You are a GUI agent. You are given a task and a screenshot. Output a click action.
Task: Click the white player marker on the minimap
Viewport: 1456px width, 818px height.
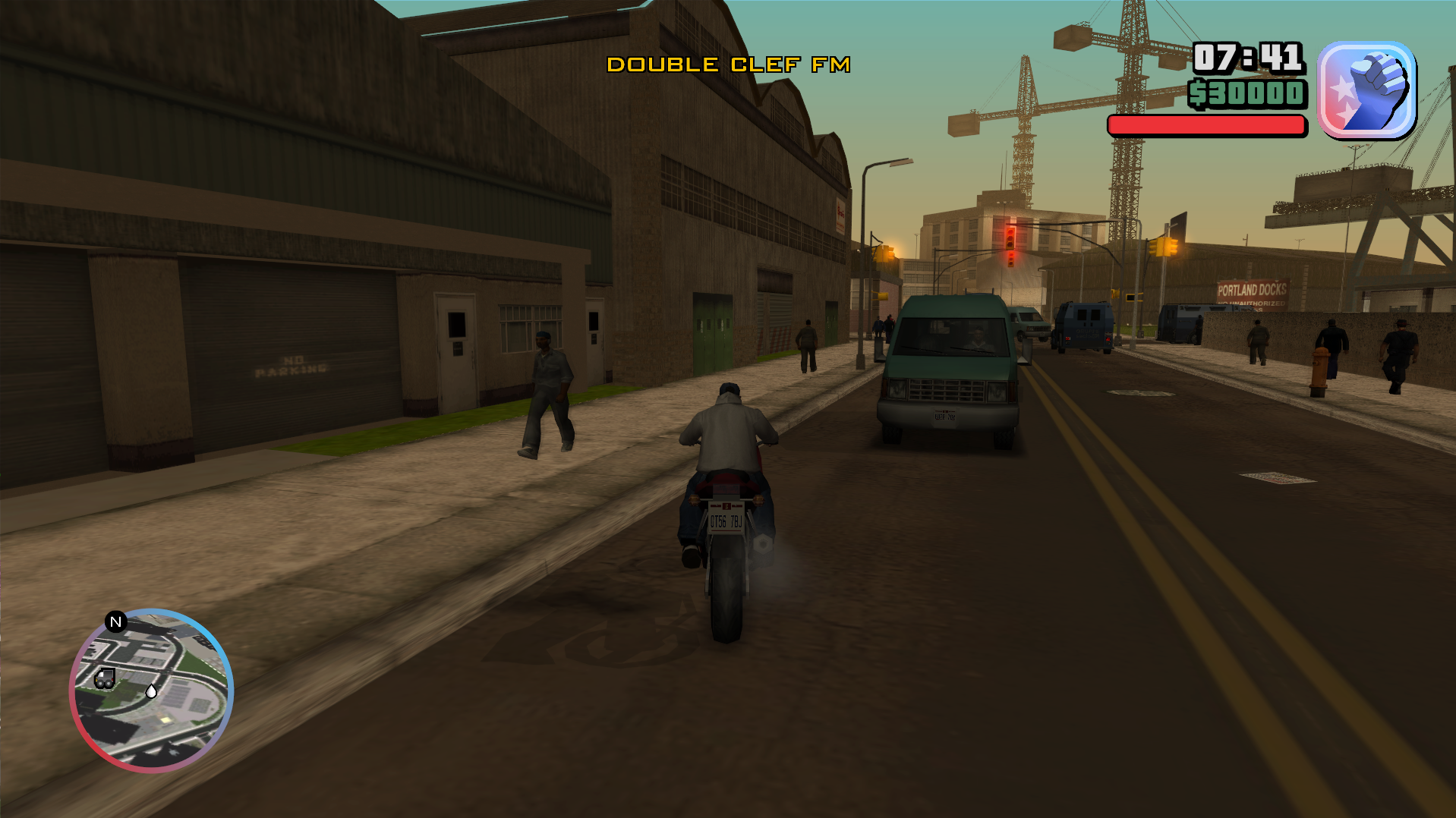152,691
